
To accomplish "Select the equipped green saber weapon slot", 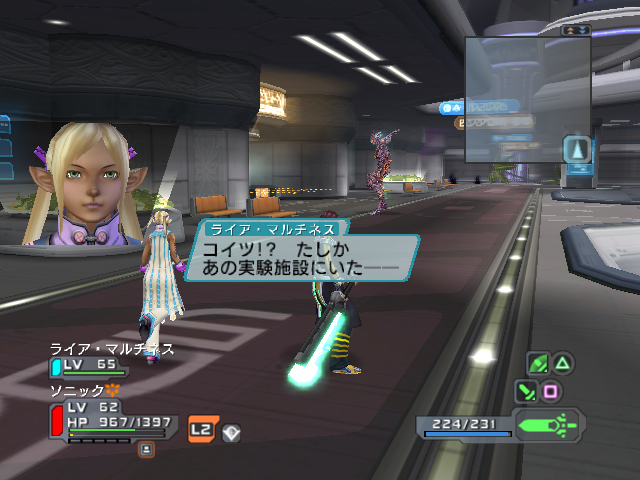I will click(x=549, y=425).
